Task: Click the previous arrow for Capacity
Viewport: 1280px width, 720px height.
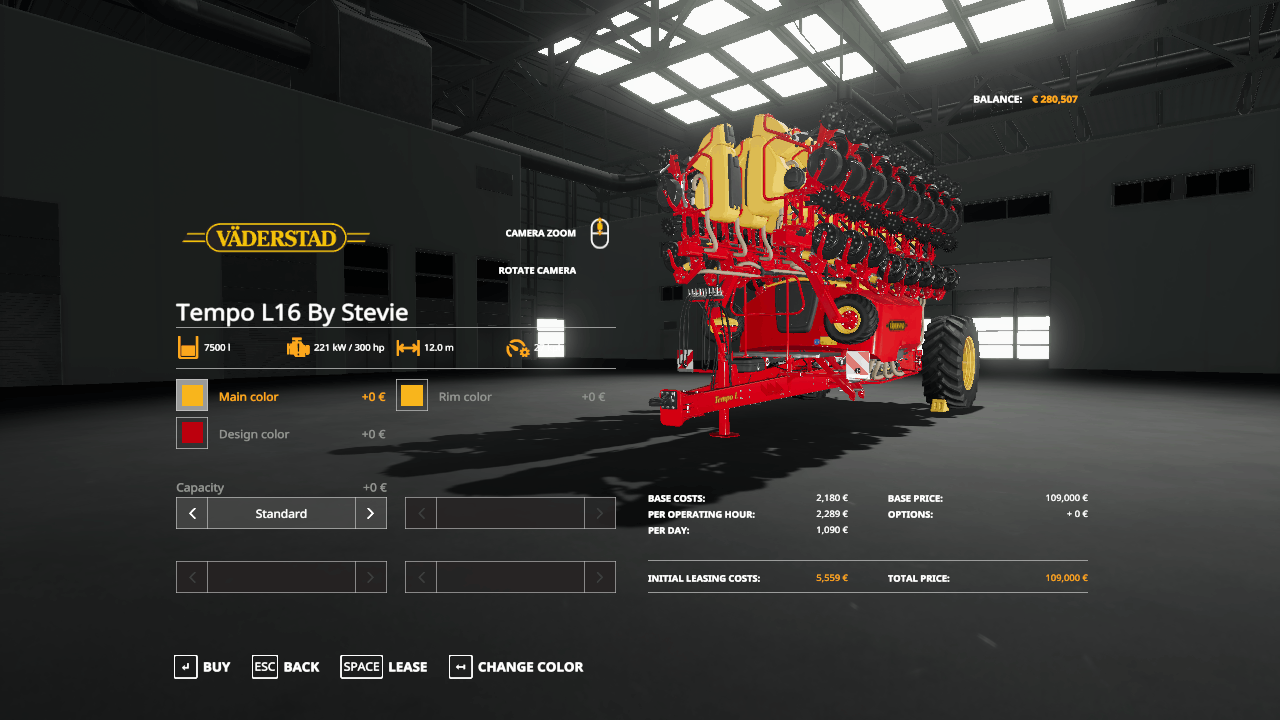Action: 192,513
